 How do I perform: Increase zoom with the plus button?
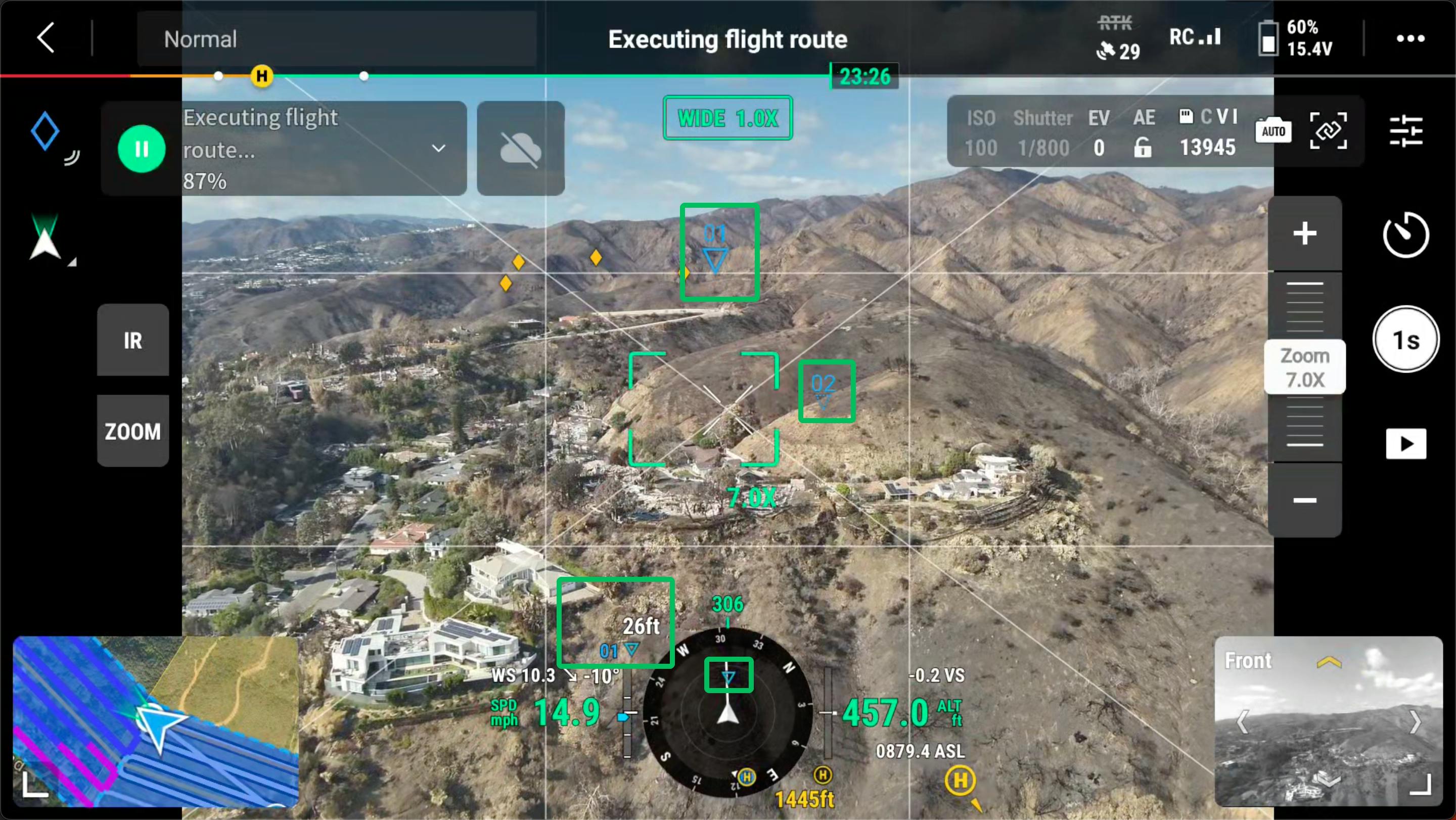point(1304,234)
